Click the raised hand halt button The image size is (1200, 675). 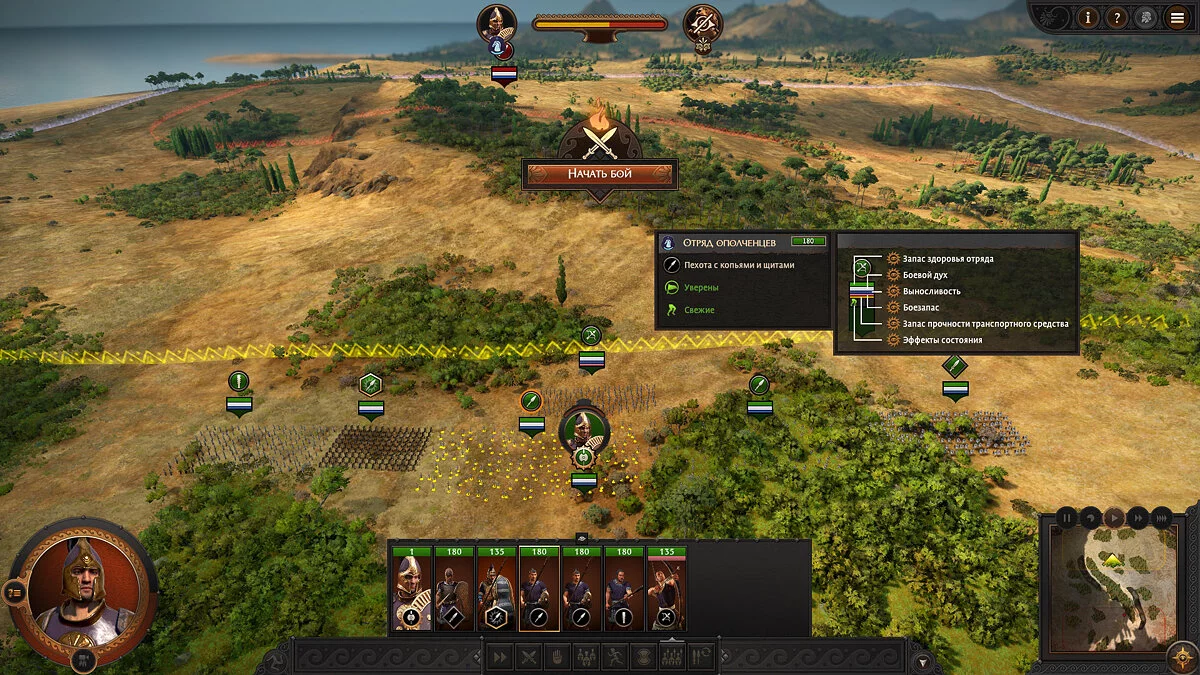[558, 657]
